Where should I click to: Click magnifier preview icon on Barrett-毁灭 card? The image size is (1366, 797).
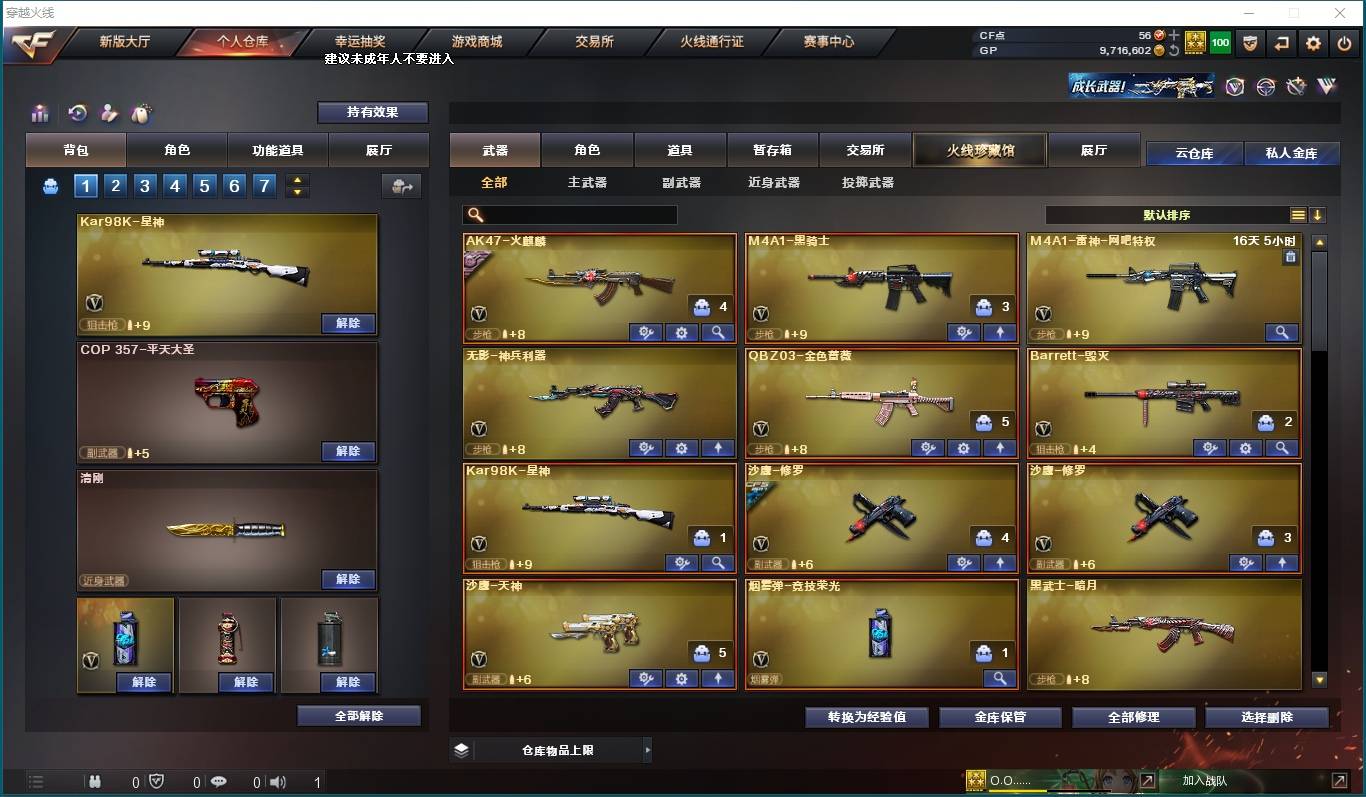[1282, 447]
